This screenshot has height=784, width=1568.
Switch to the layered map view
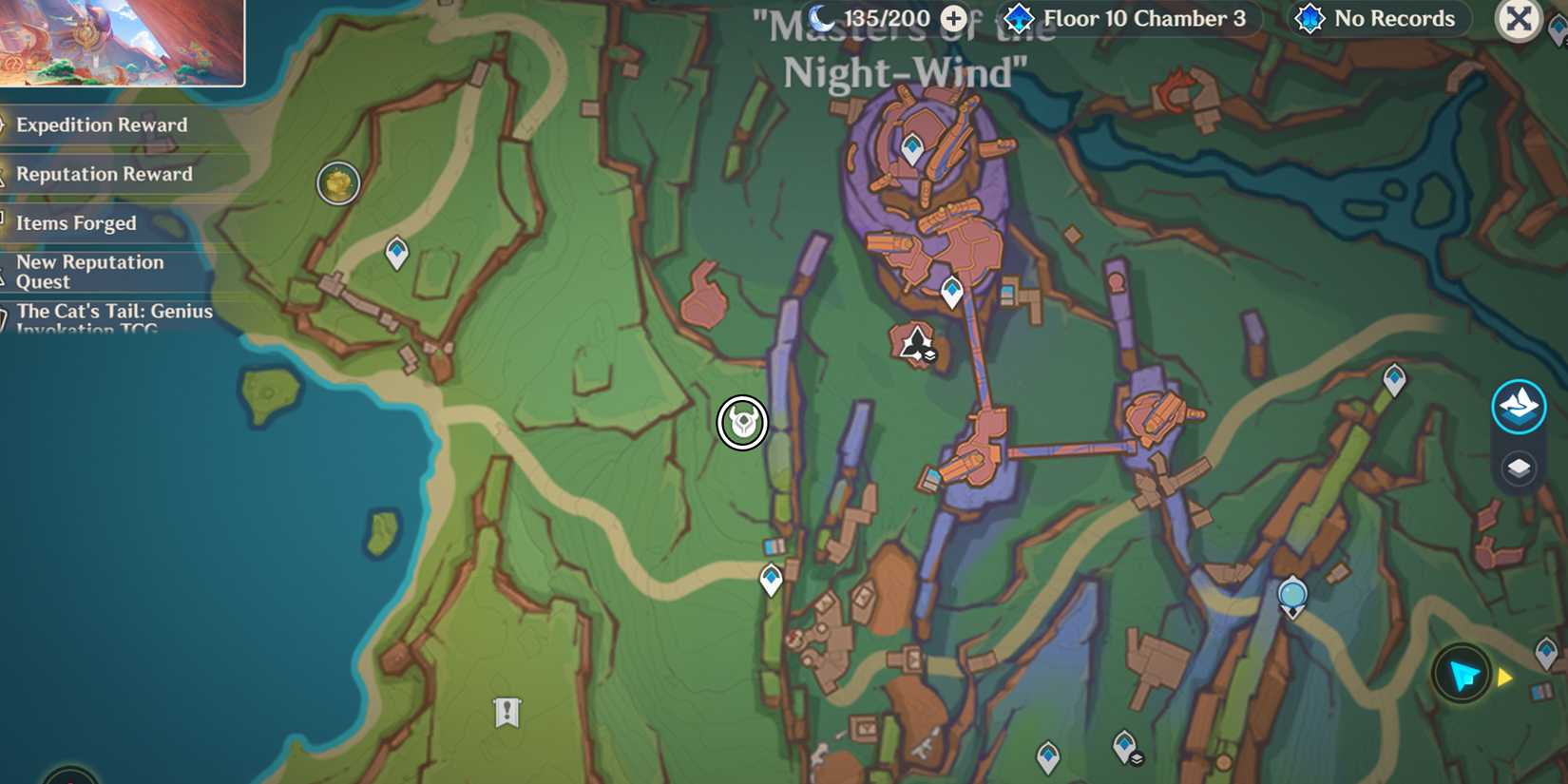point(1519,467)
